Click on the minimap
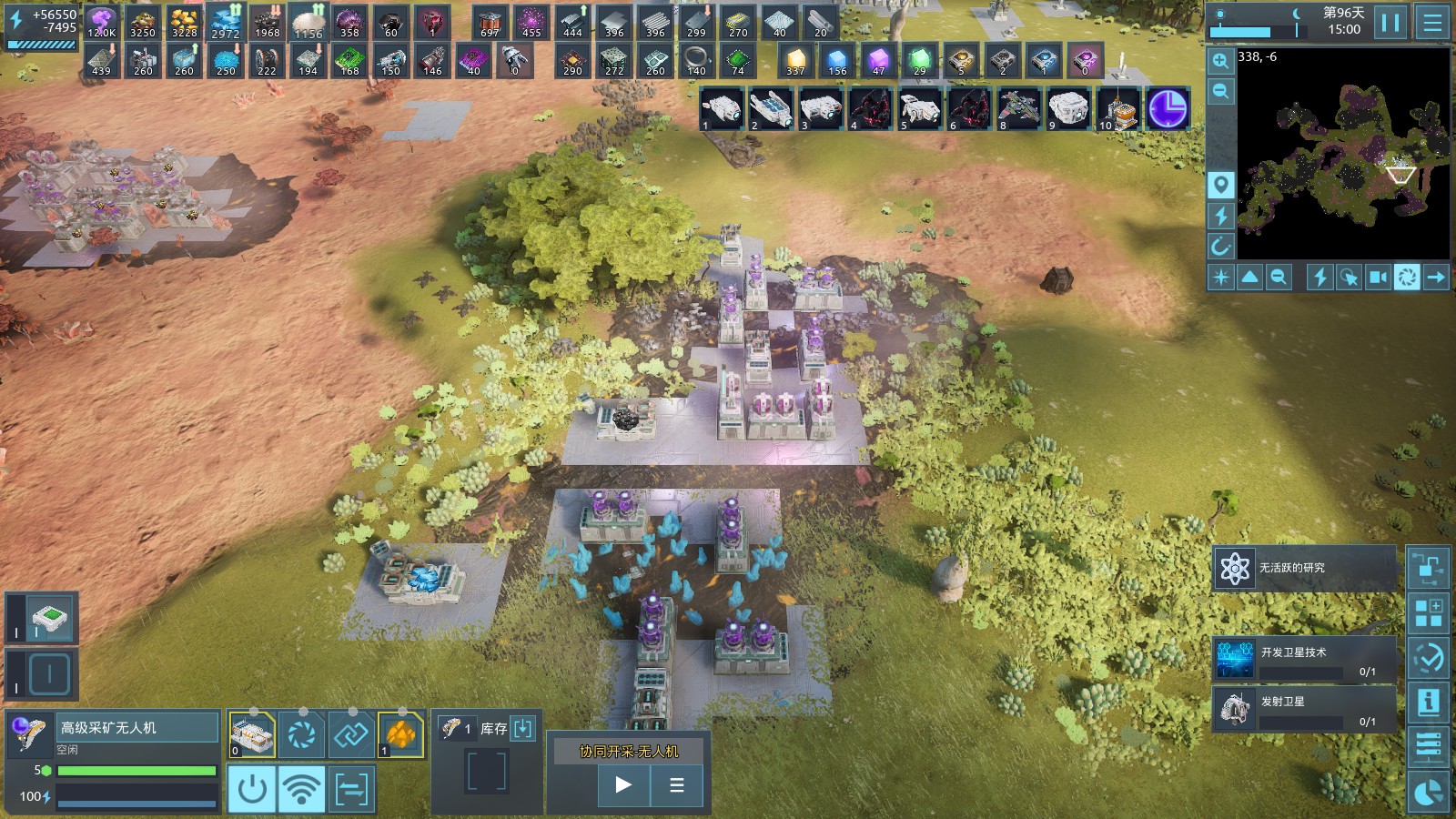 coord(1343,155)
